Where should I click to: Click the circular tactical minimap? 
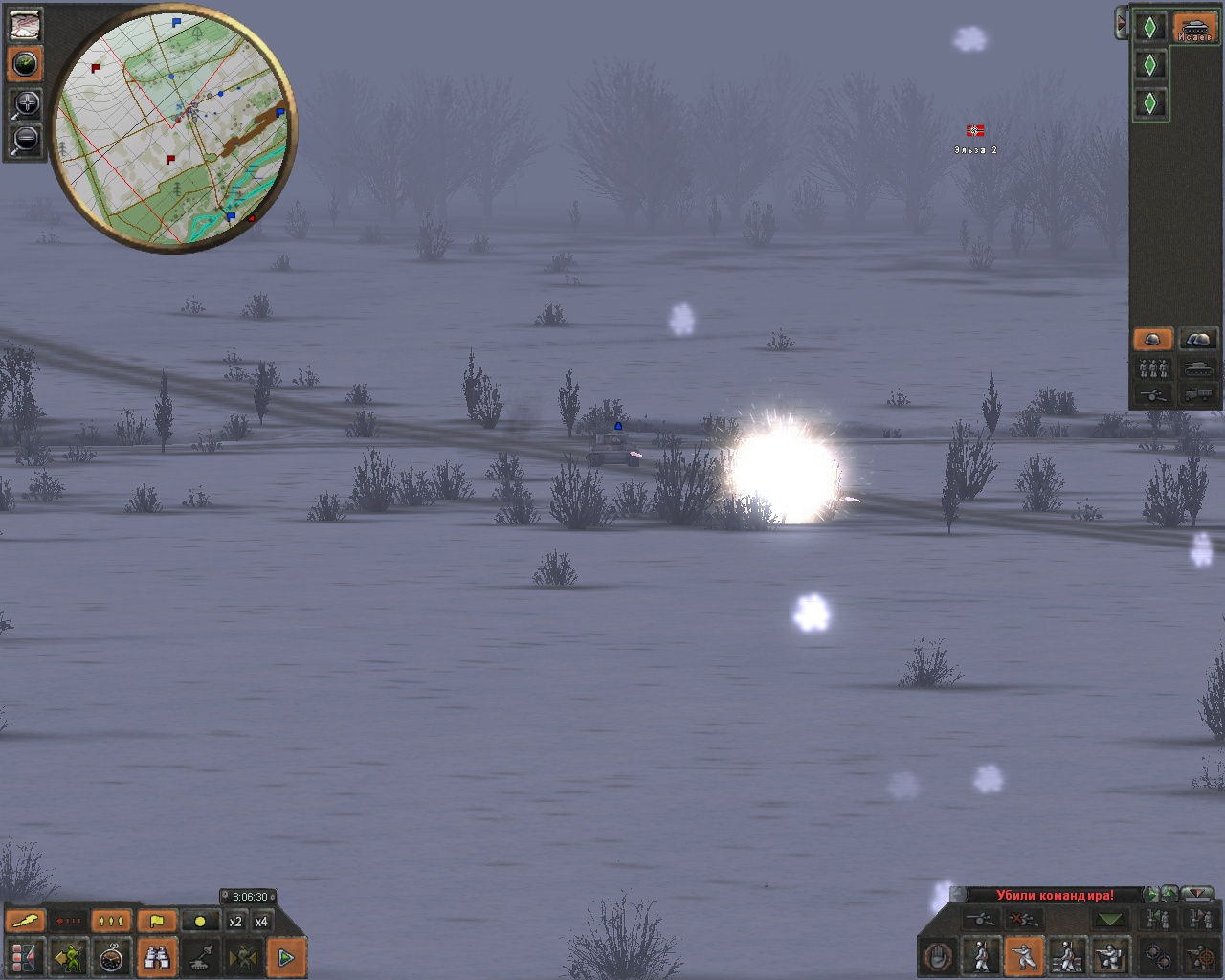[x=172, y=129]
